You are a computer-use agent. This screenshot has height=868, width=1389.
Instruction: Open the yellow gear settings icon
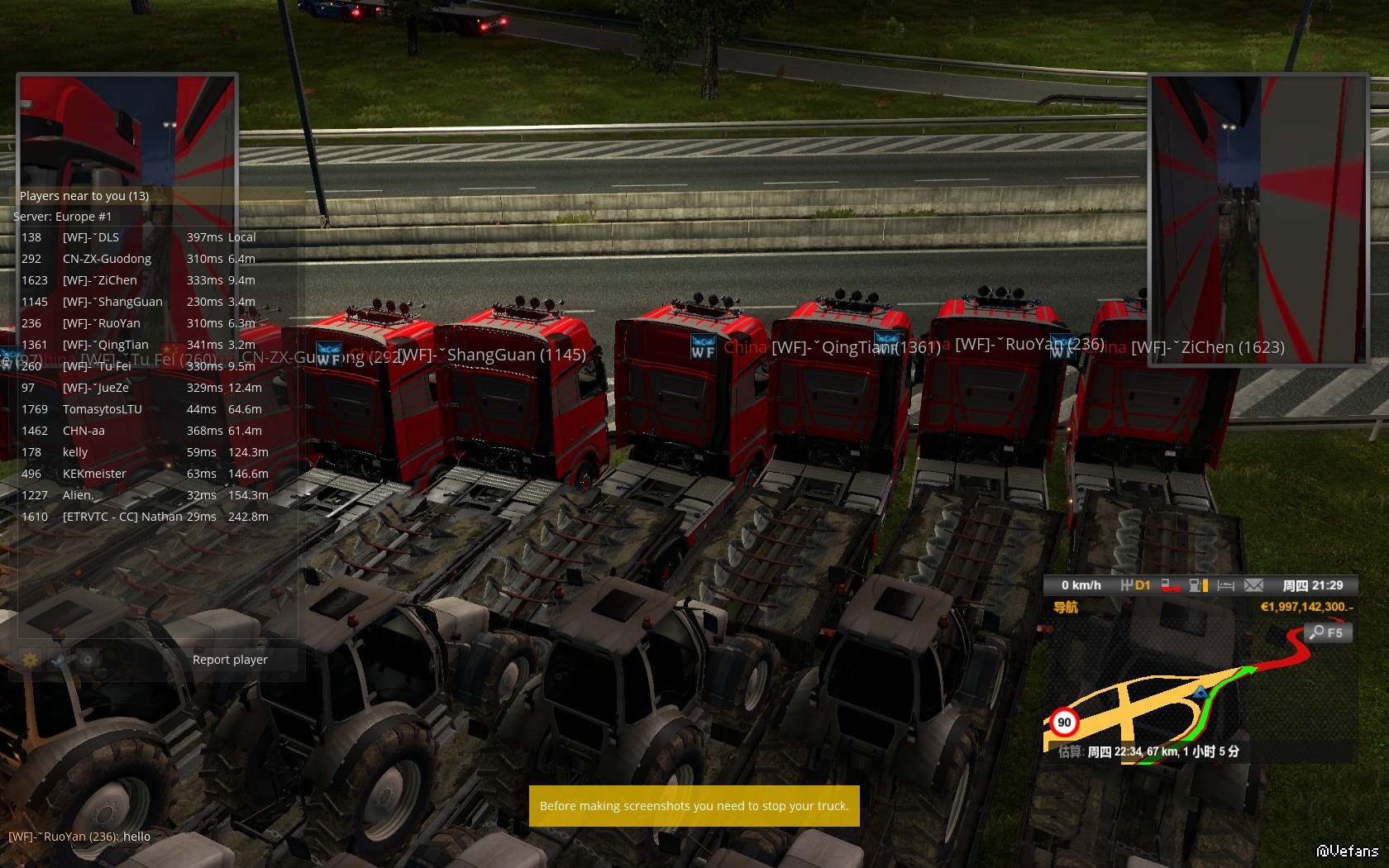coord(31,660)
